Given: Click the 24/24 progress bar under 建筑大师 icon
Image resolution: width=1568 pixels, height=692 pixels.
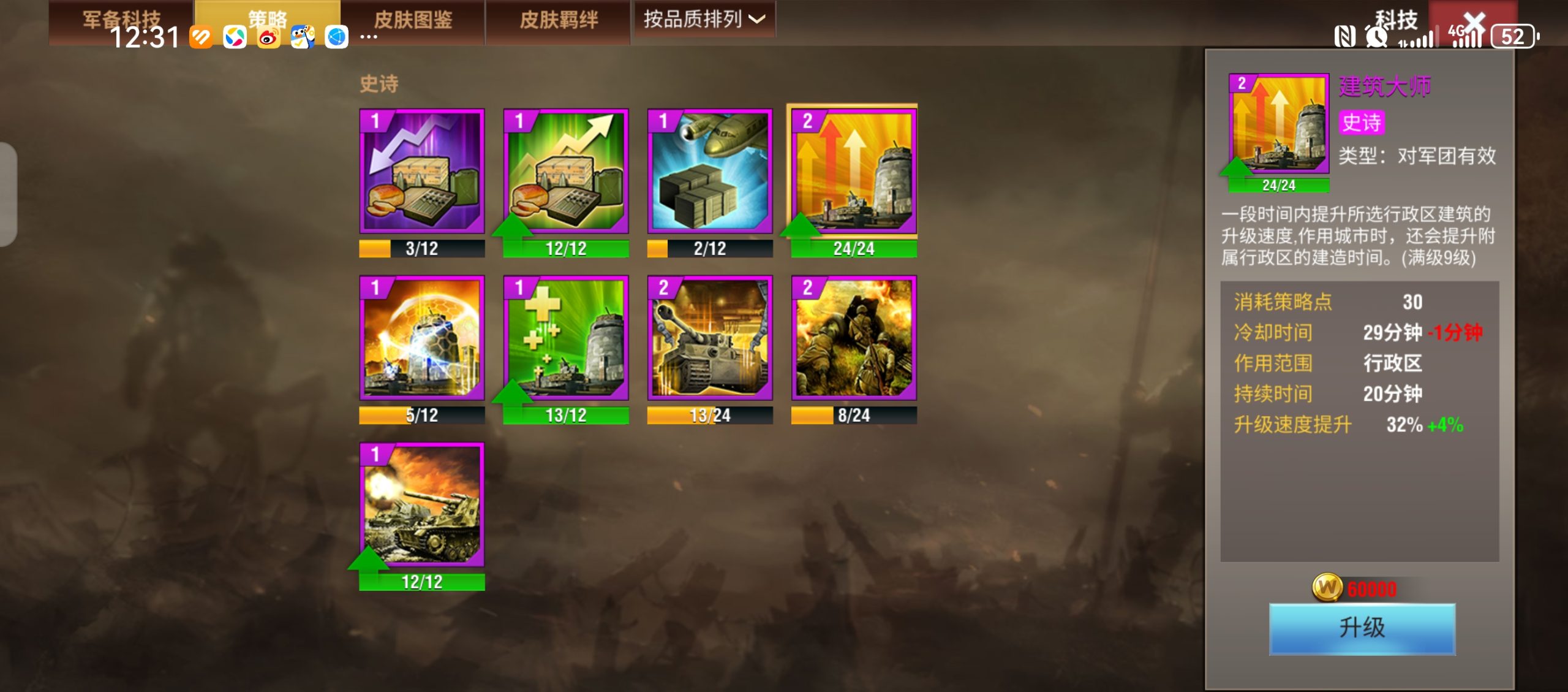Looking at the screenshot, I should 1279,184.
